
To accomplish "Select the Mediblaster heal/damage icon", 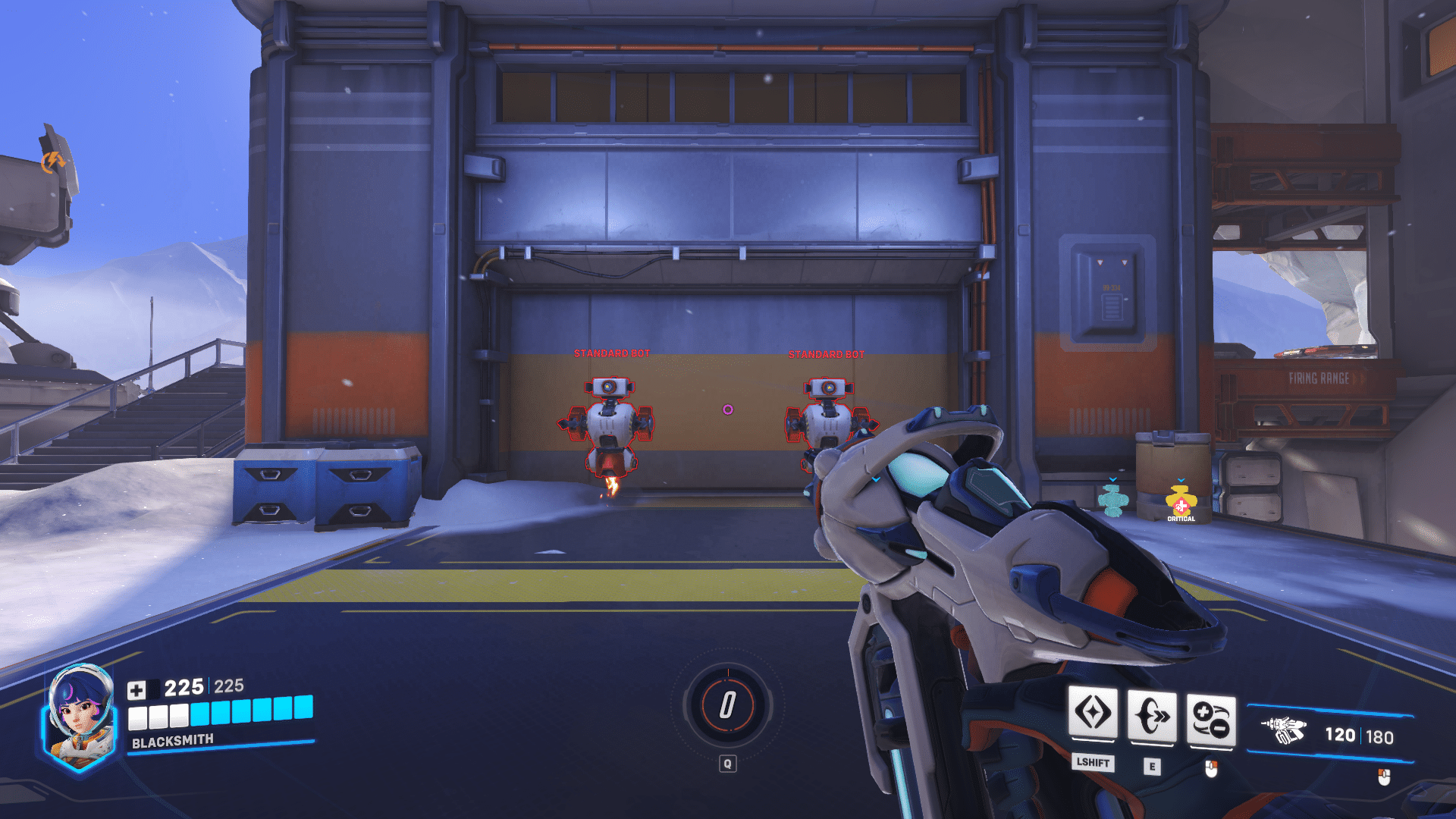I will pyautogui.click(x=1211, y=719).
